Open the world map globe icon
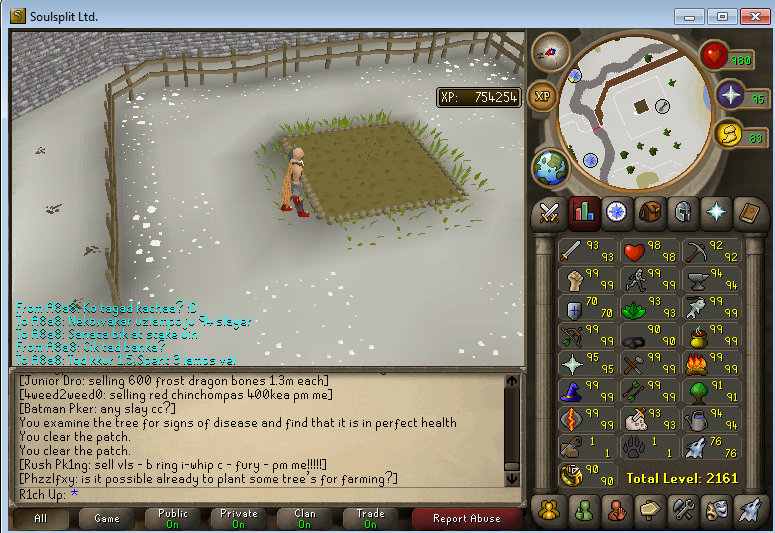 pos(550,166)
